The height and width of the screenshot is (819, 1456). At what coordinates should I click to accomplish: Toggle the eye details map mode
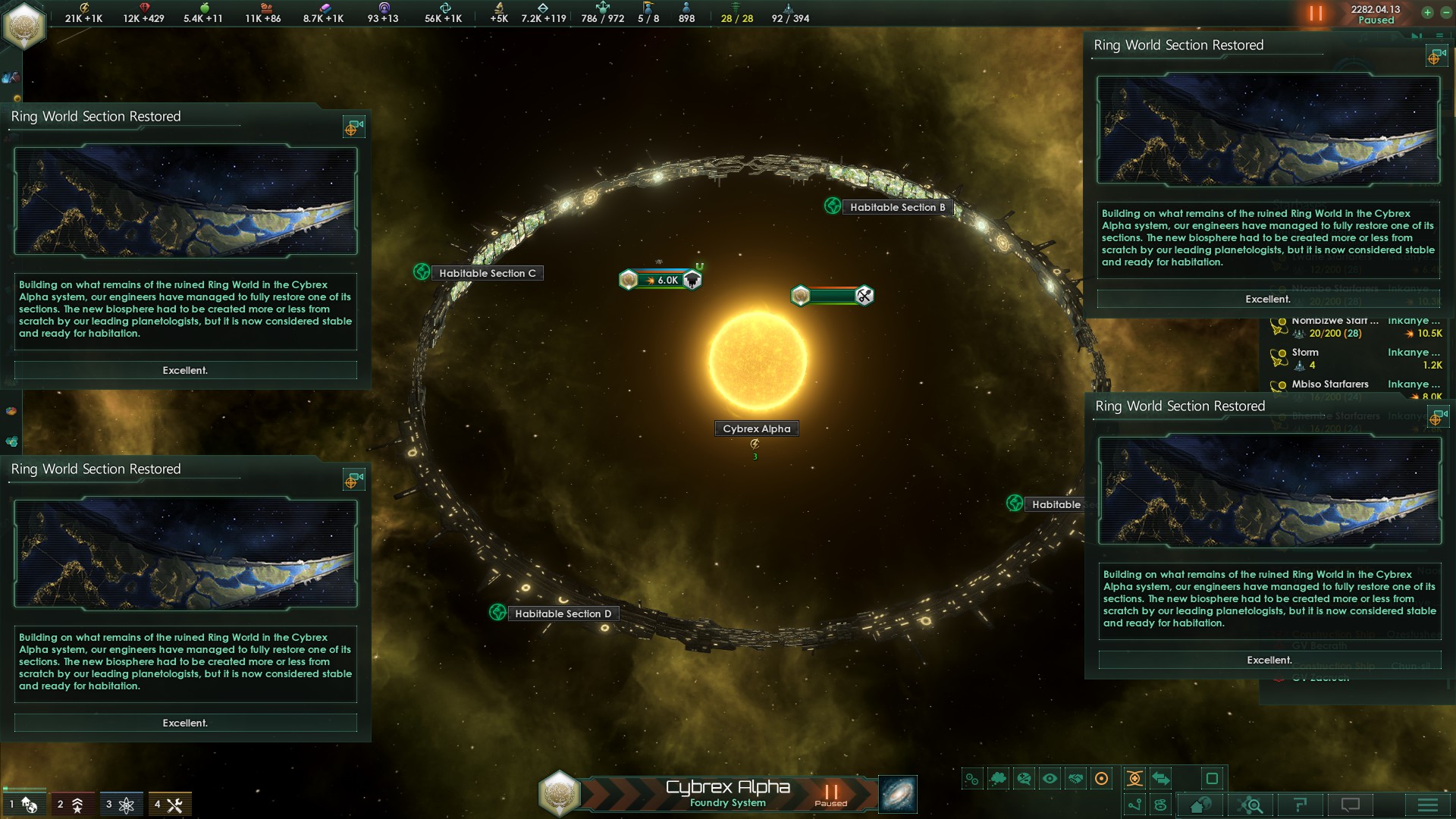tap(1050, 778)
